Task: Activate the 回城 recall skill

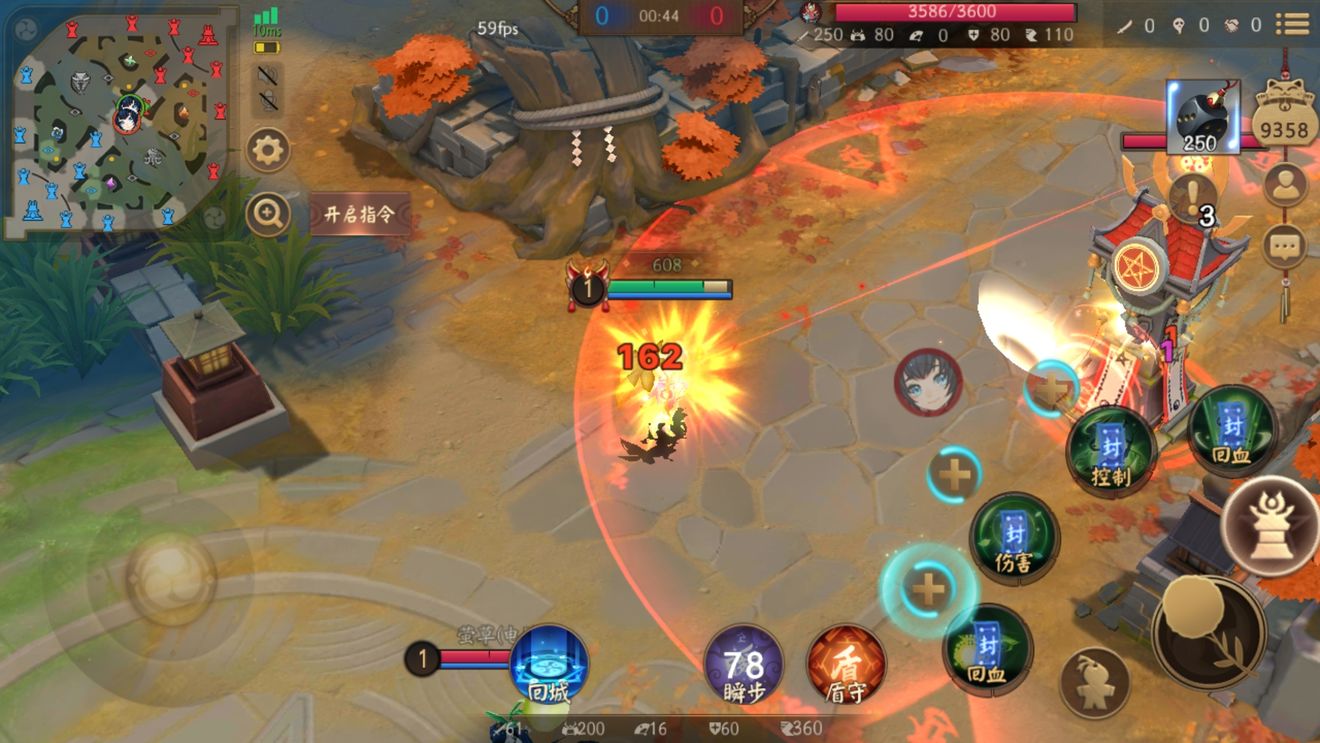Action: point(549,665)
